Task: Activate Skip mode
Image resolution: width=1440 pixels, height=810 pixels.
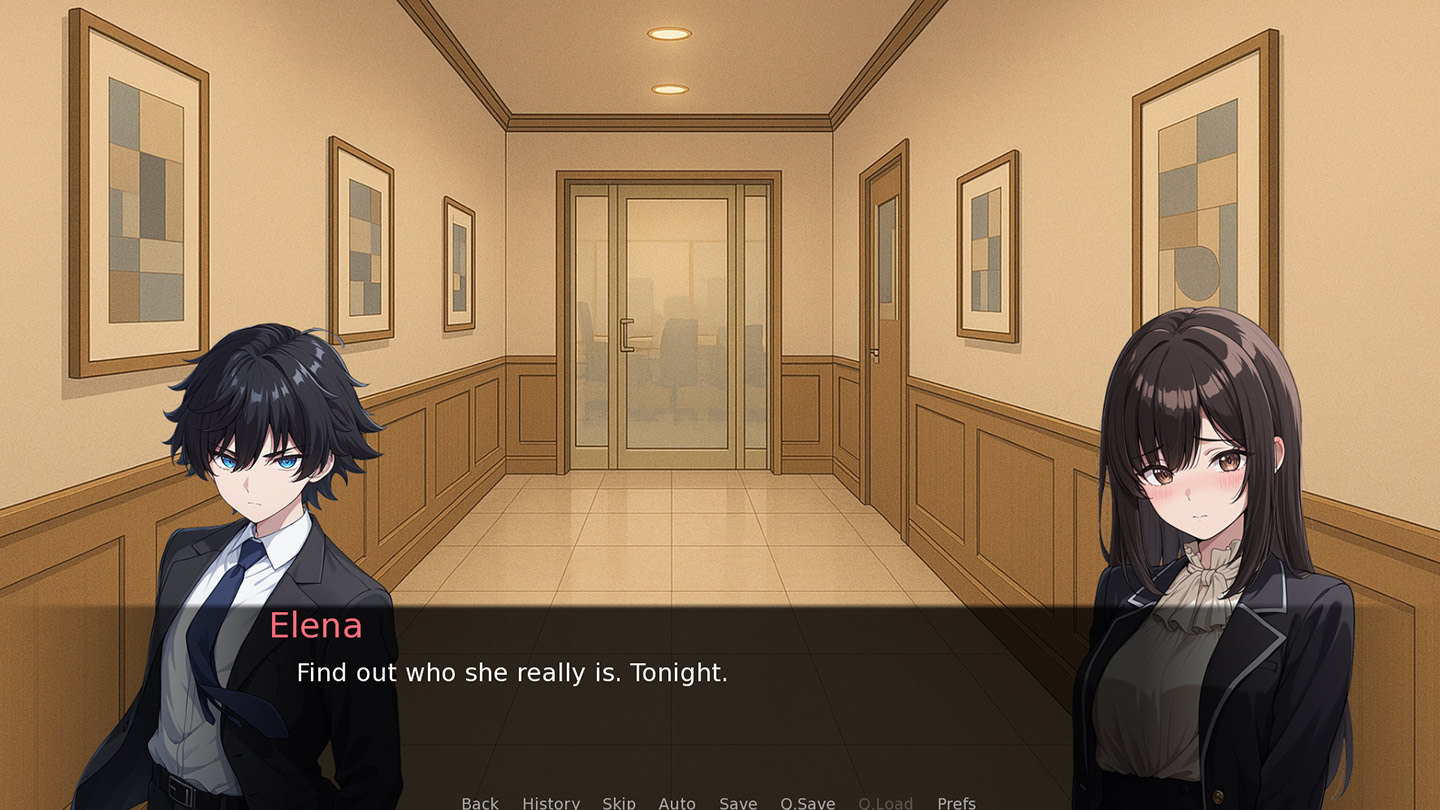Action: (619, 802)
